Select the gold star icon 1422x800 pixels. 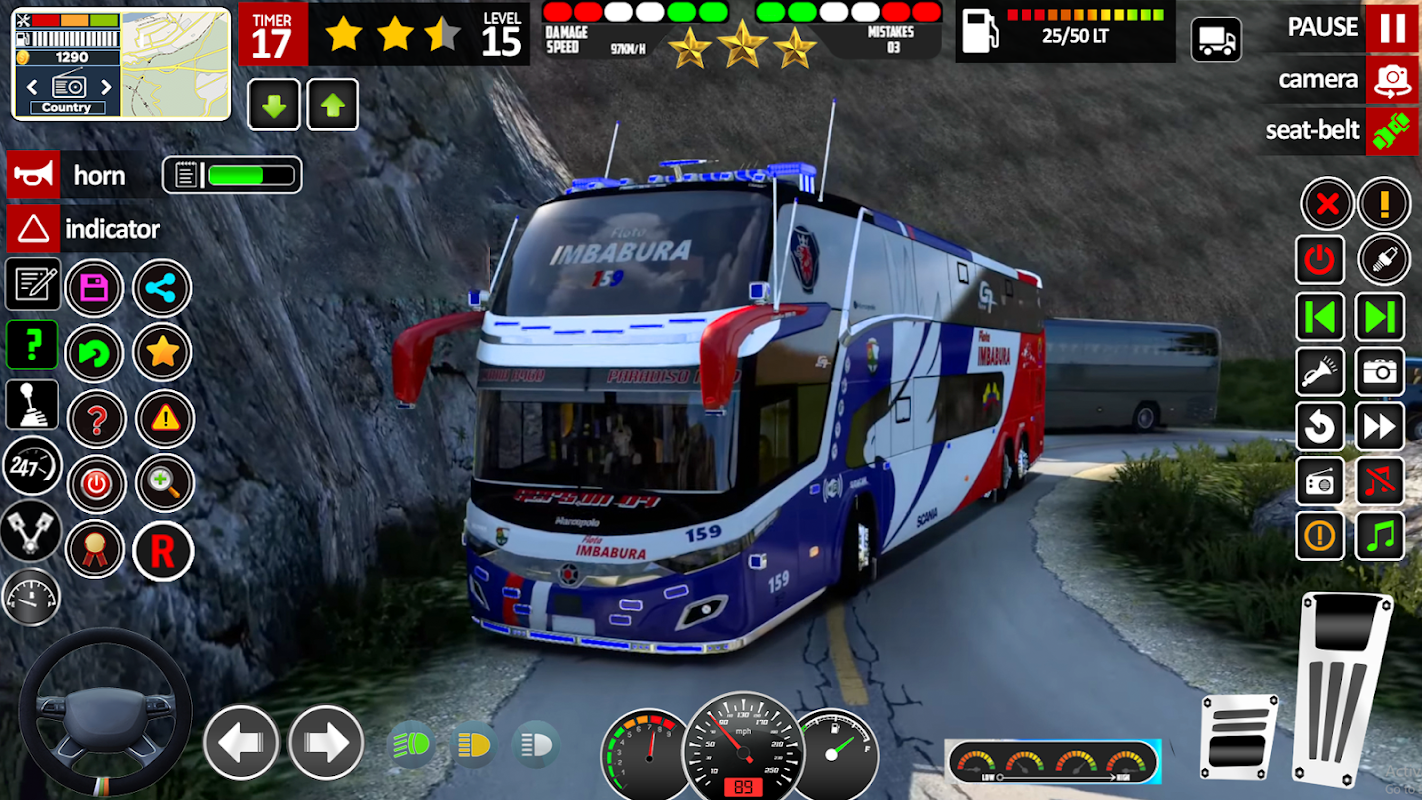[x=162, y=352]
